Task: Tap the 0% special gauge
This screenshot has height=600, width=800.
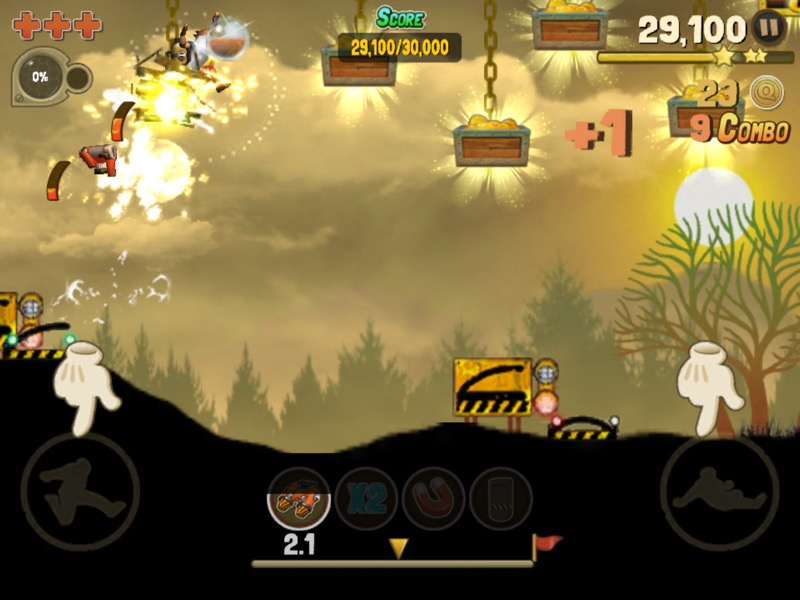Action: (x=42, y=76)
